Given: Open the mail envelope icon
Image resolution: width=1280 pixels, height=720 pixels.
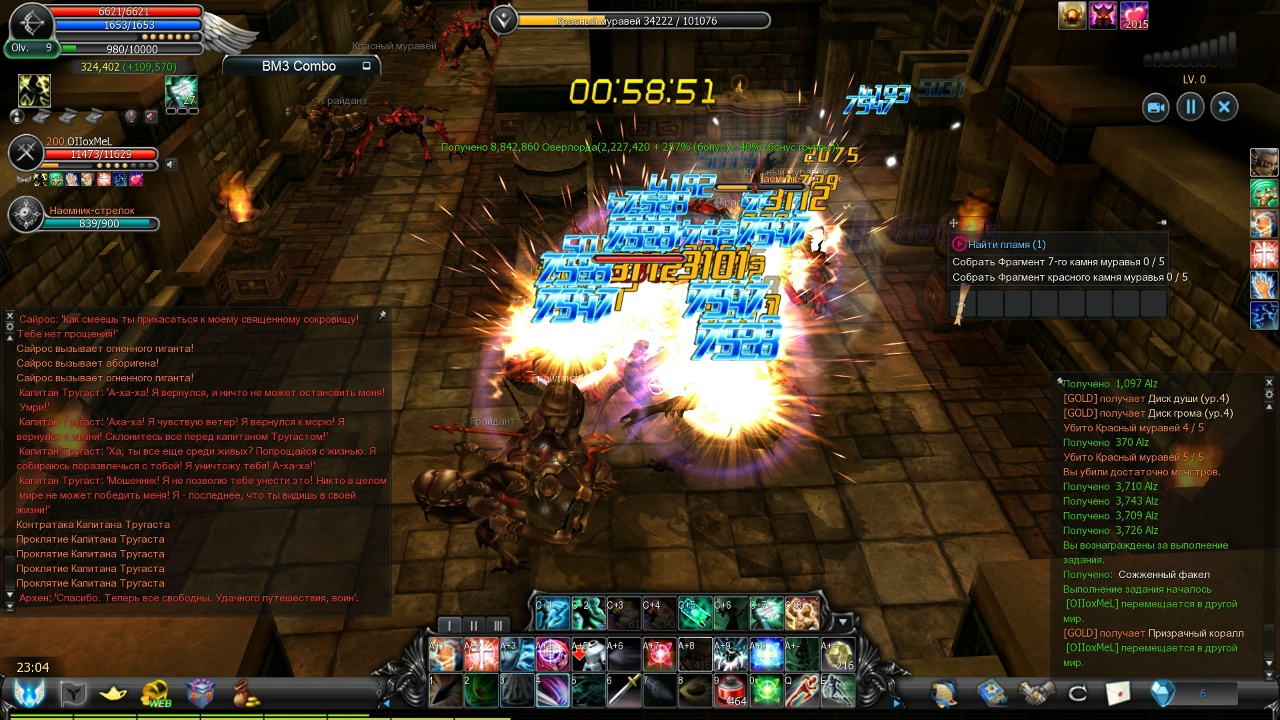Looking at the screenshot, I should click(1118, 692).
